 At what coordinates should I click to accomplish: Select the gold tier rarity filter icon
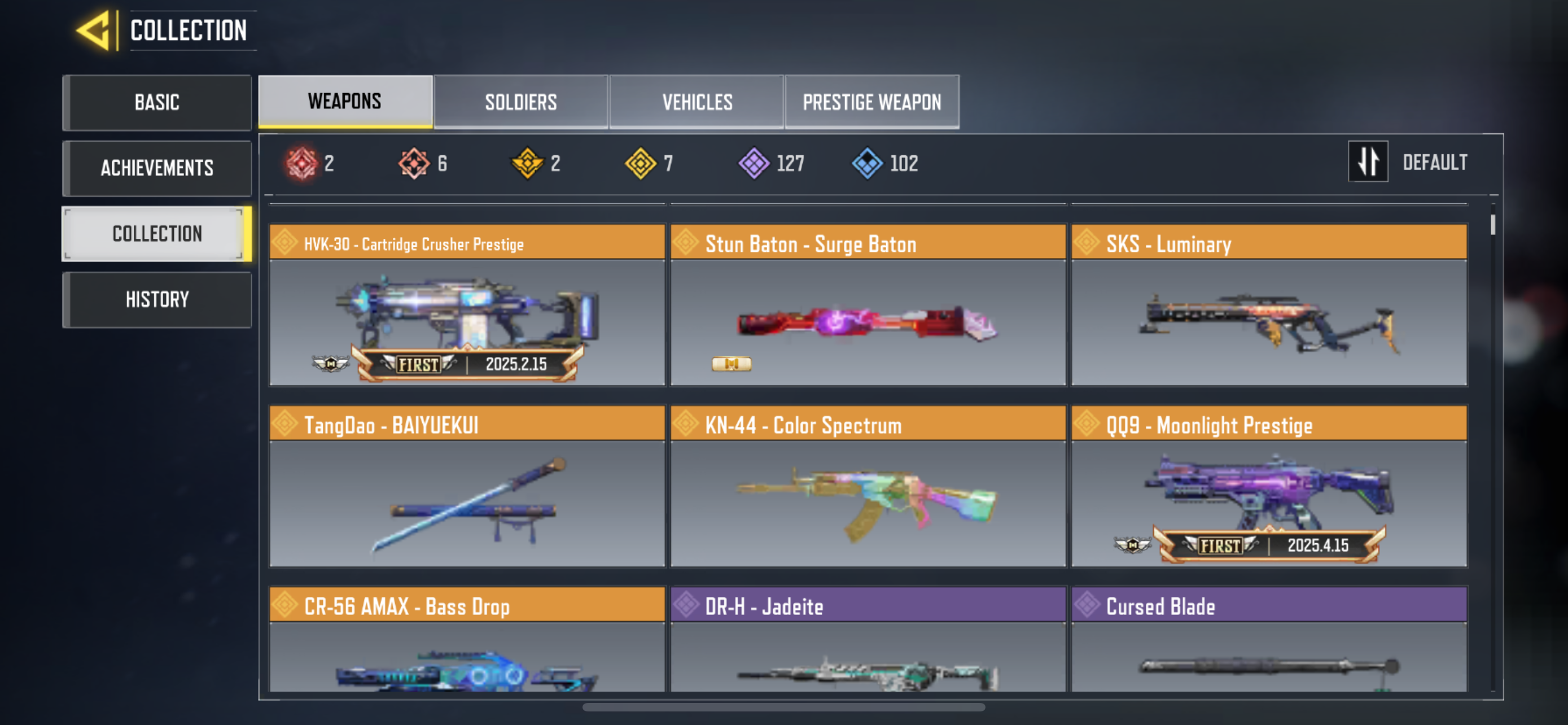click(x=527, y=163)
